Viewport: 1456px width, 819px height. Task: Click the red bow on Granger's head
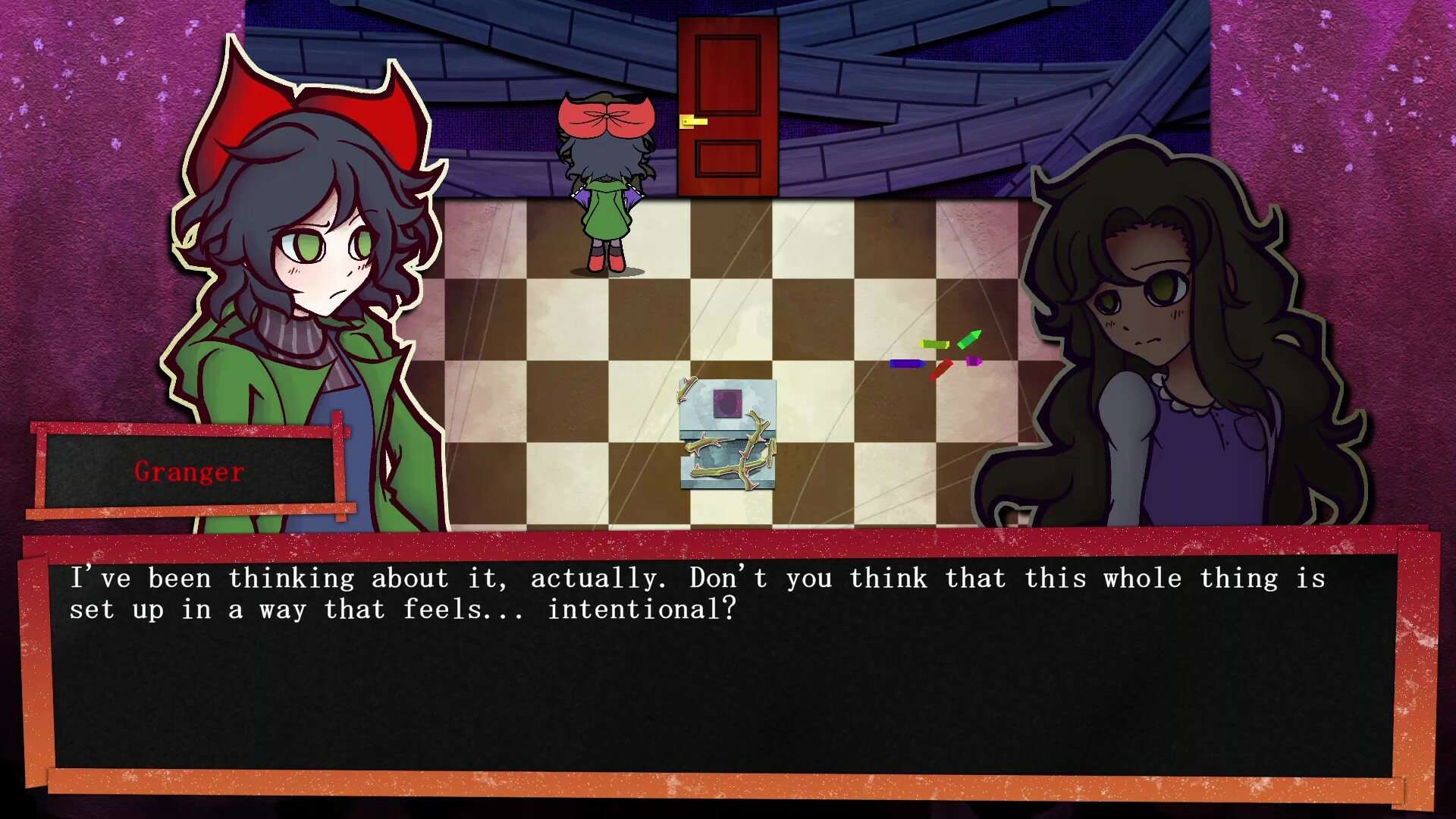(311, 99)
